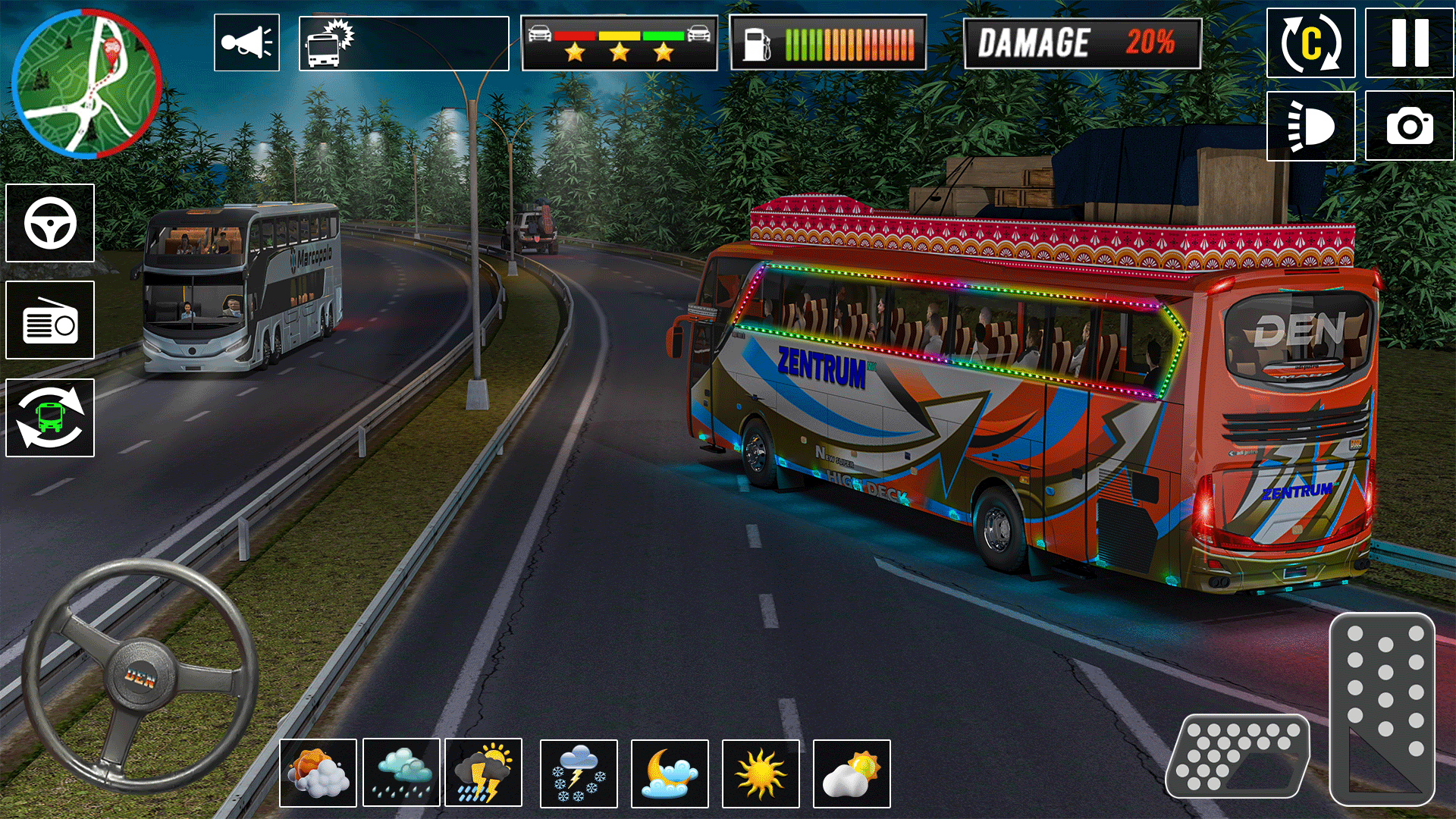Toggle the headlights
The height and width of the screenshot is (819, 1456).
tap(1311, 127)
